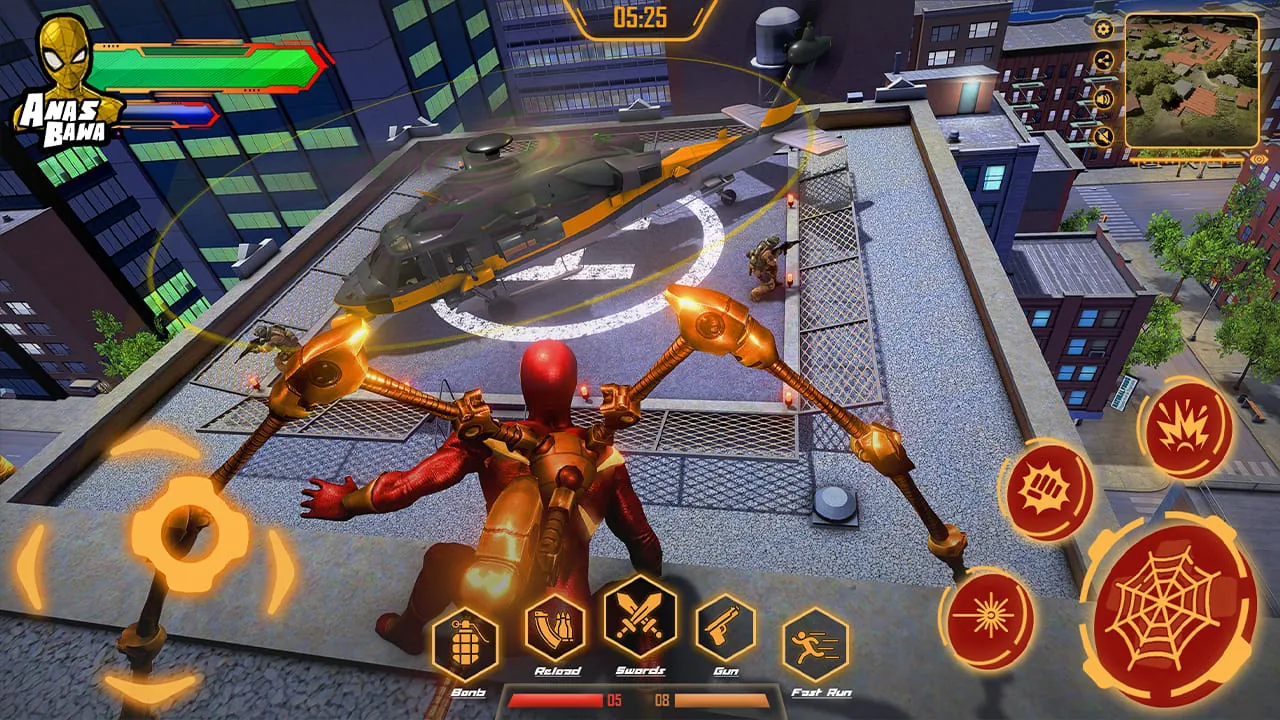Select the Bomb grenade weapon
Viewport: 1280px width, 720px height.
coord(467,645)
